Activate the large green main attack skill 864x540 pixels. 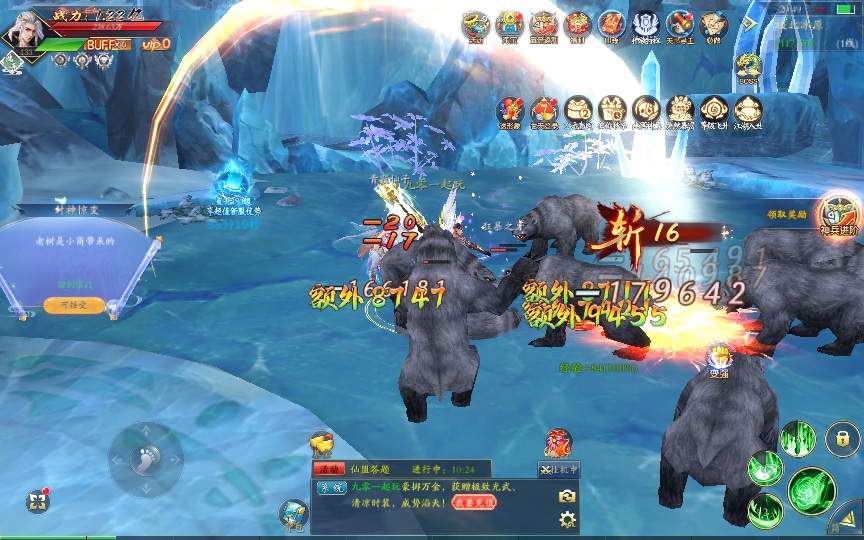pyautogui.click(x=810, y=490)
